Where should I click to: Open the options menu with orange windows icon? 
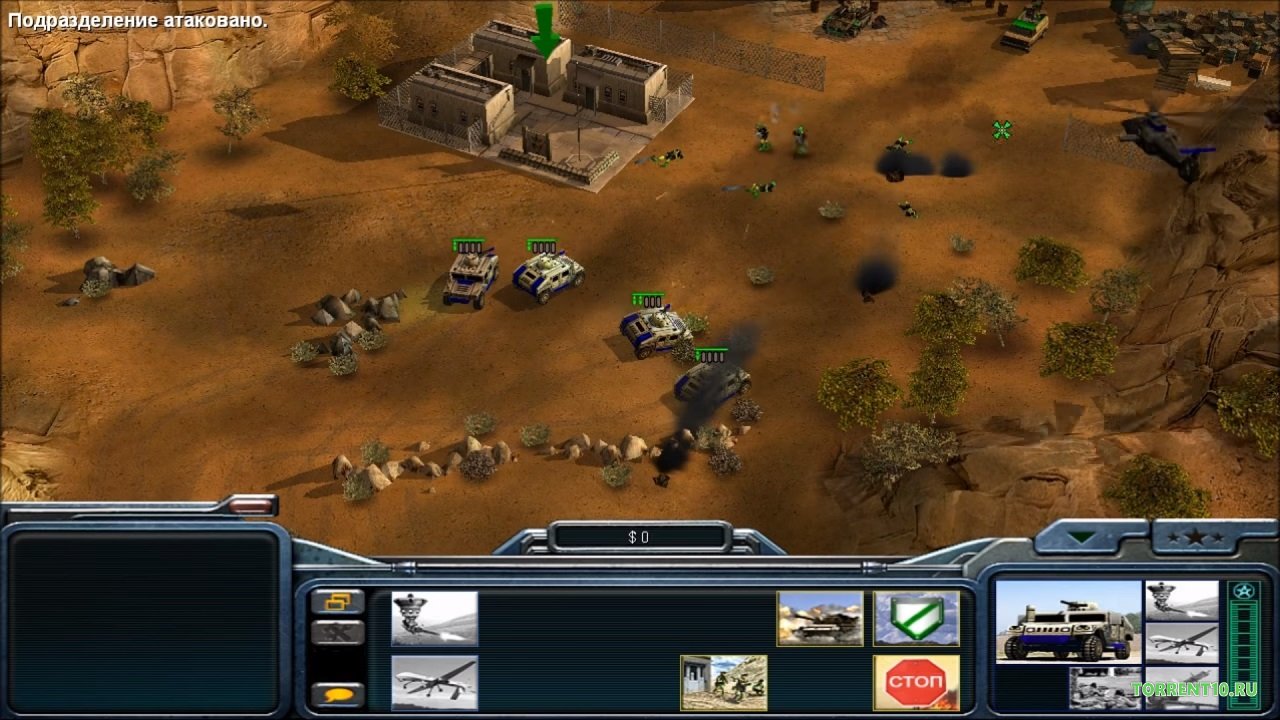(337, 602)
